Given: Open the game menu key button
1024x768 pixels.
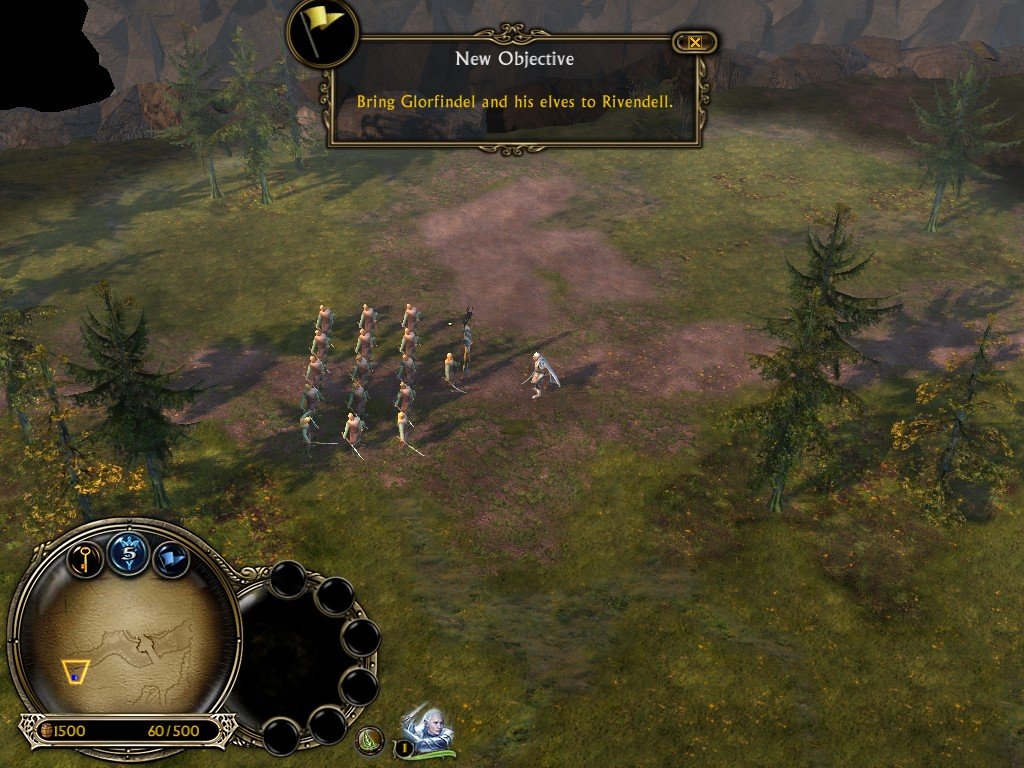Looking at the screenshot, I should click(x=86, y=557).
